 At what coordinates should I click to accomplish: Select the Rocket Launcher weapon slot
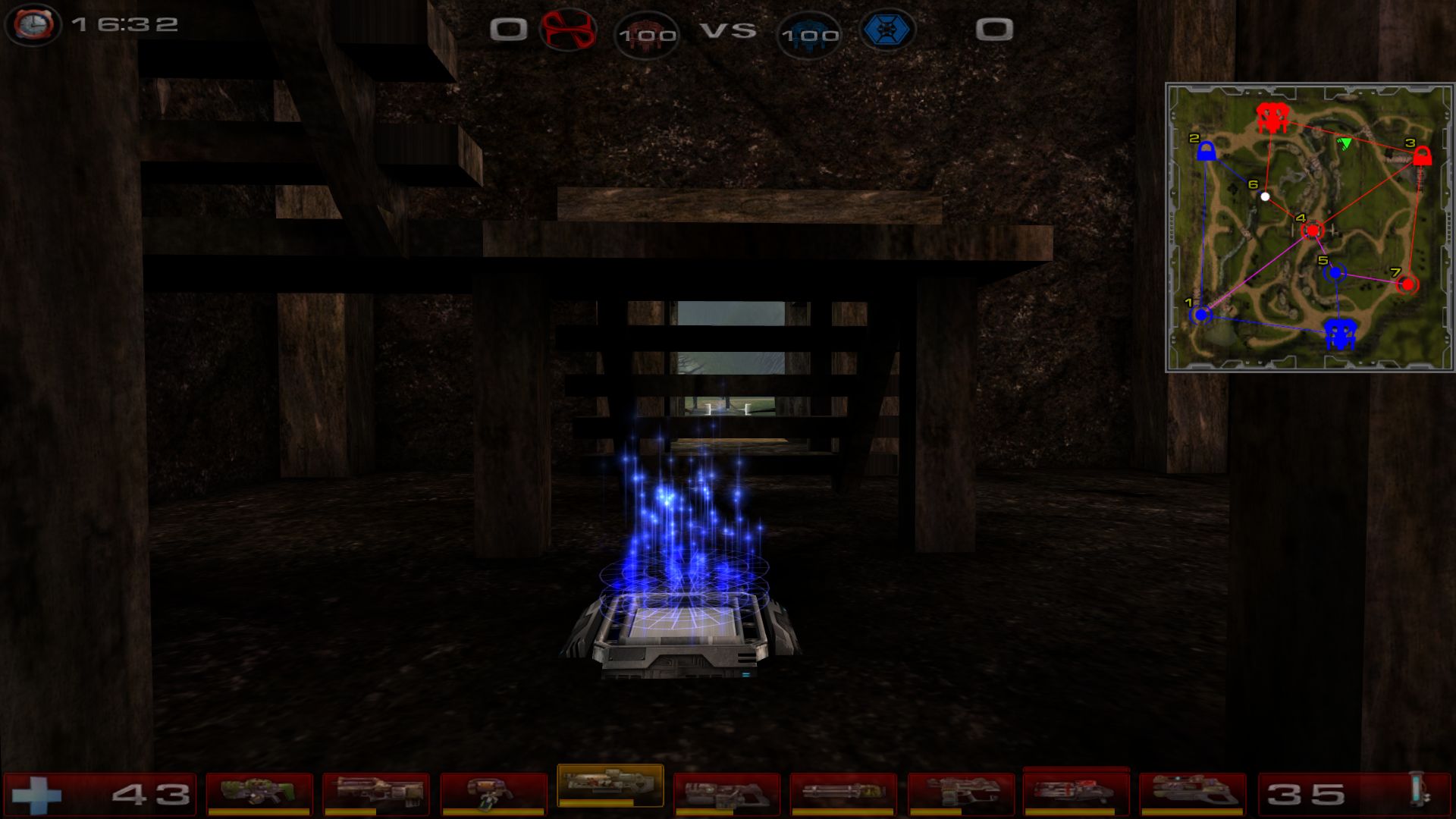pyautogui.click(x=1076, y=792)
